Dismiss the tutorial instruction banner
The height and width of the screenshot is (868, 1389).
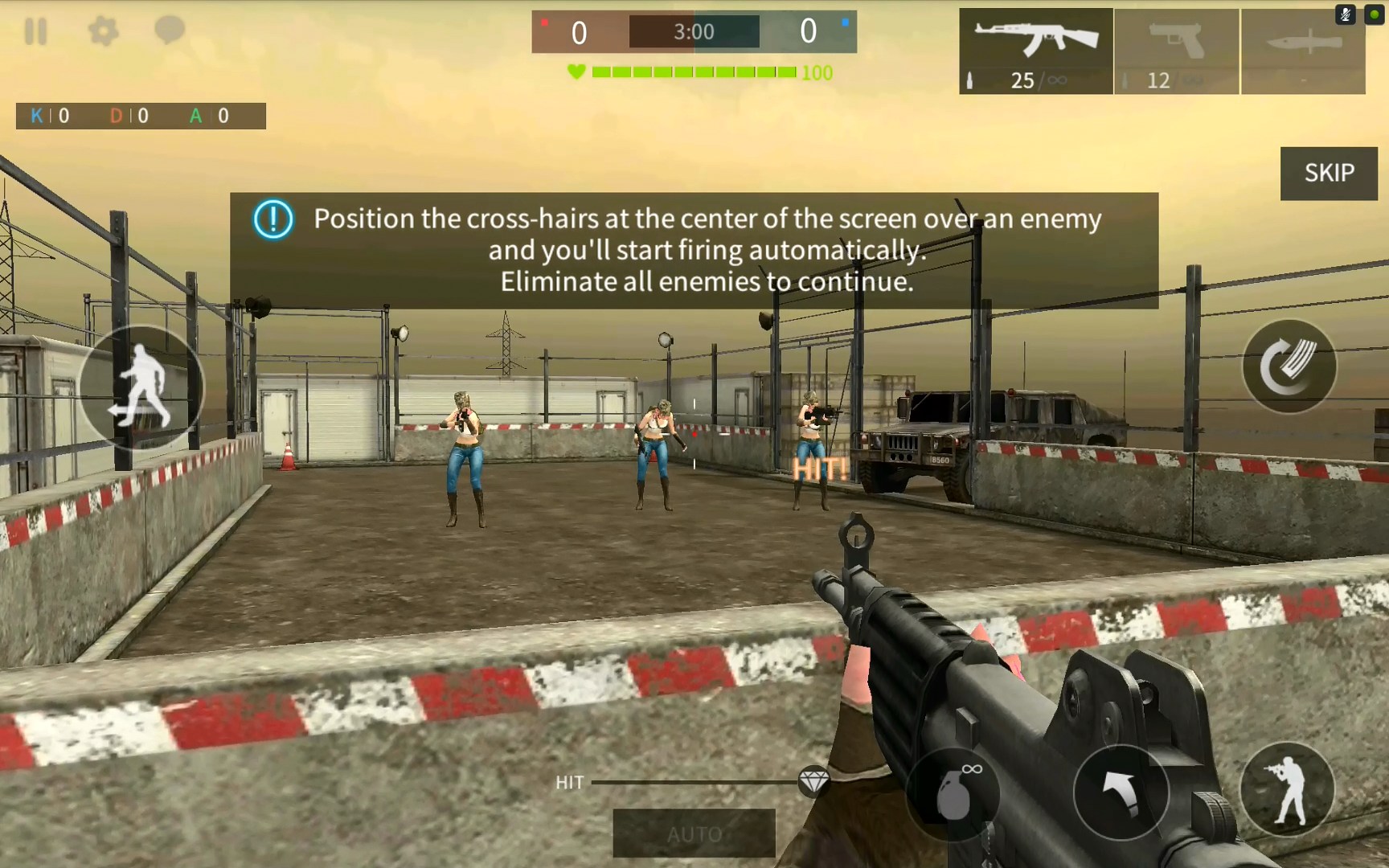pyautogui.click(x=693, y=249)
